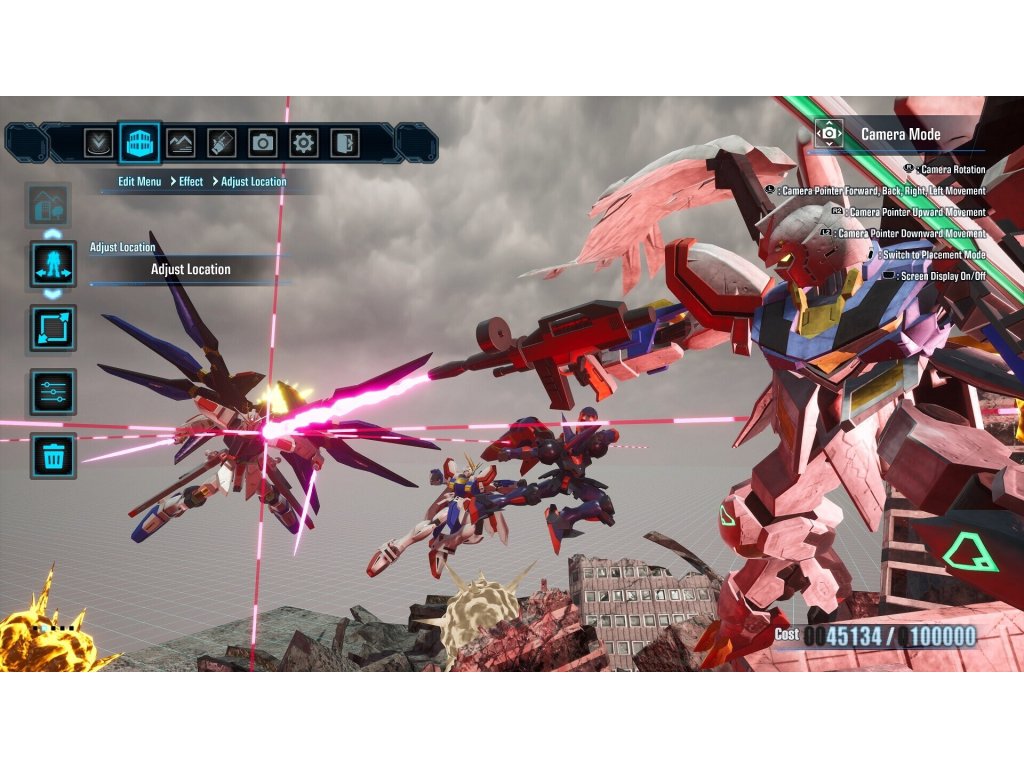Open the satellite icon tab
The image size is (1024, 768).
tap(221, 143)
